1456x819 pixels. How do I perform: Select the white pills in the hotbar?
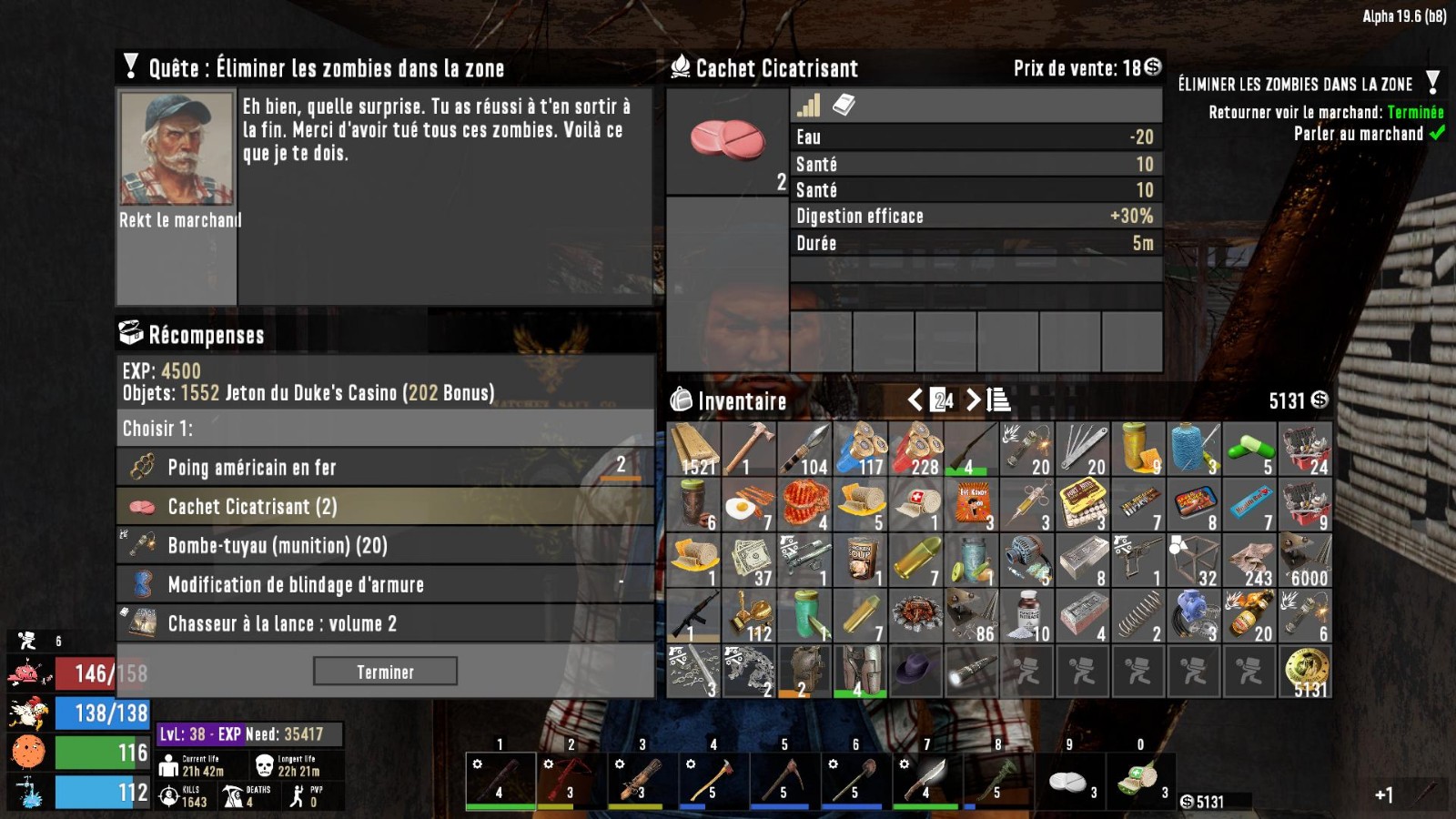[1069, 780]
